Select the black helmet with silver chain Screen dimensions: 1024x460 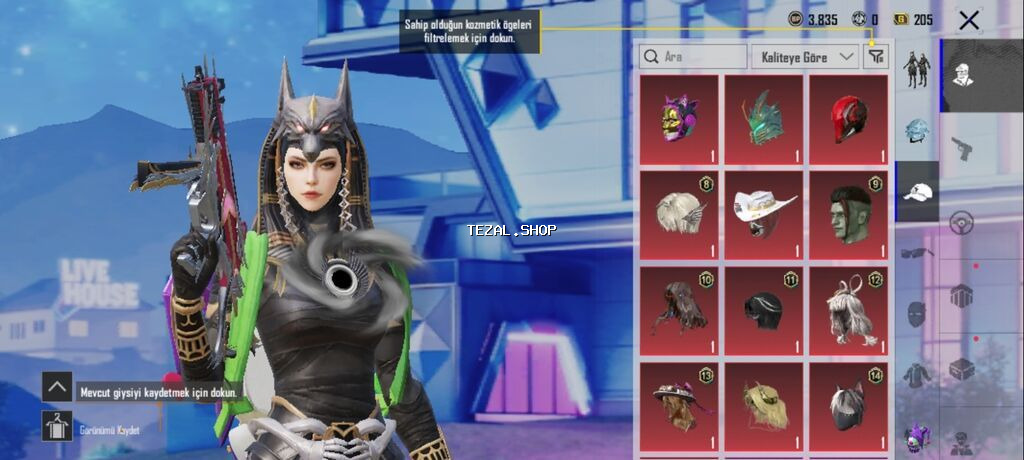(x=764, y=310)
